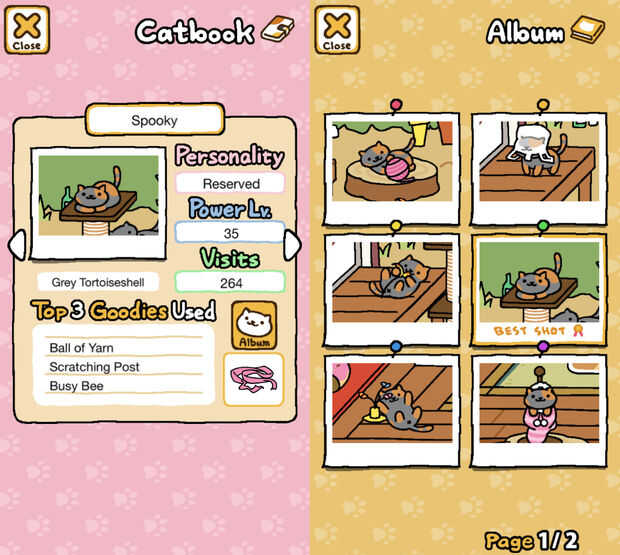Viewport: 620px width, 555px height.
Task: Select the Best Shot photo
Action: pyautogui.click(x=538, y=288)
